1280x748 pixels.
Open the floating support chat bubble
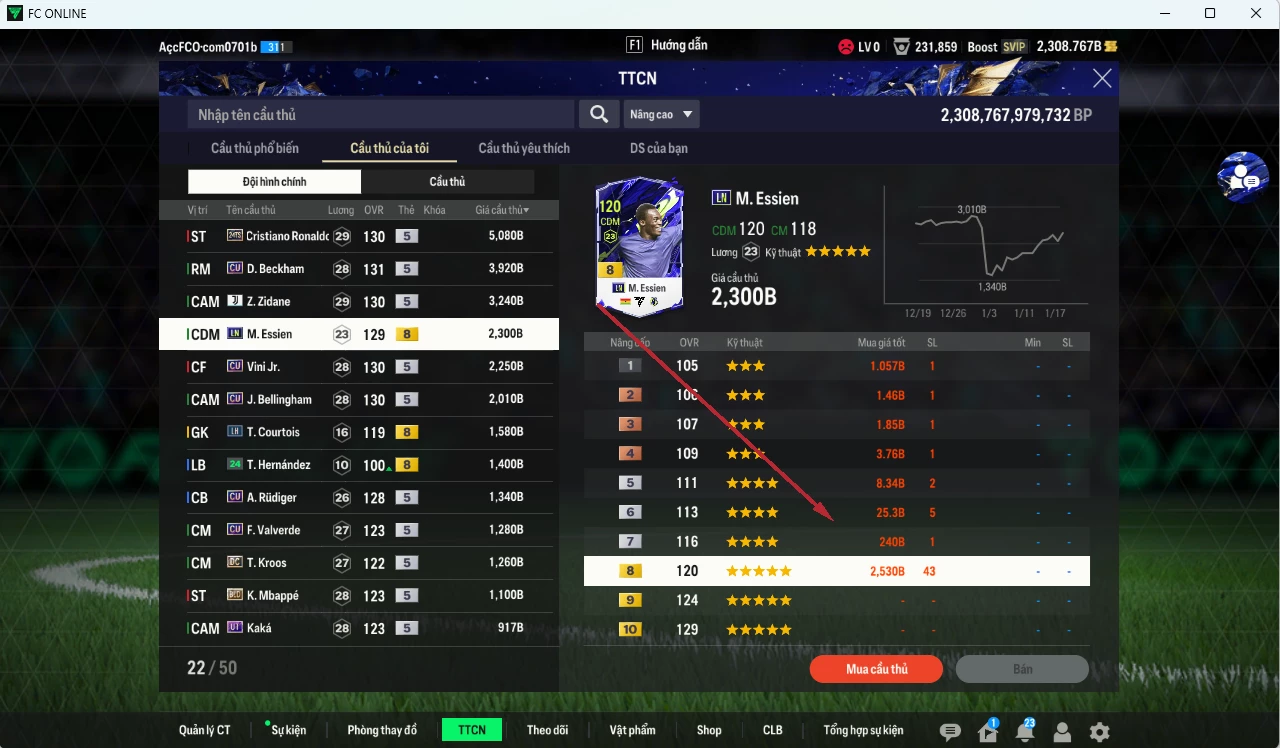point(1242,177)
